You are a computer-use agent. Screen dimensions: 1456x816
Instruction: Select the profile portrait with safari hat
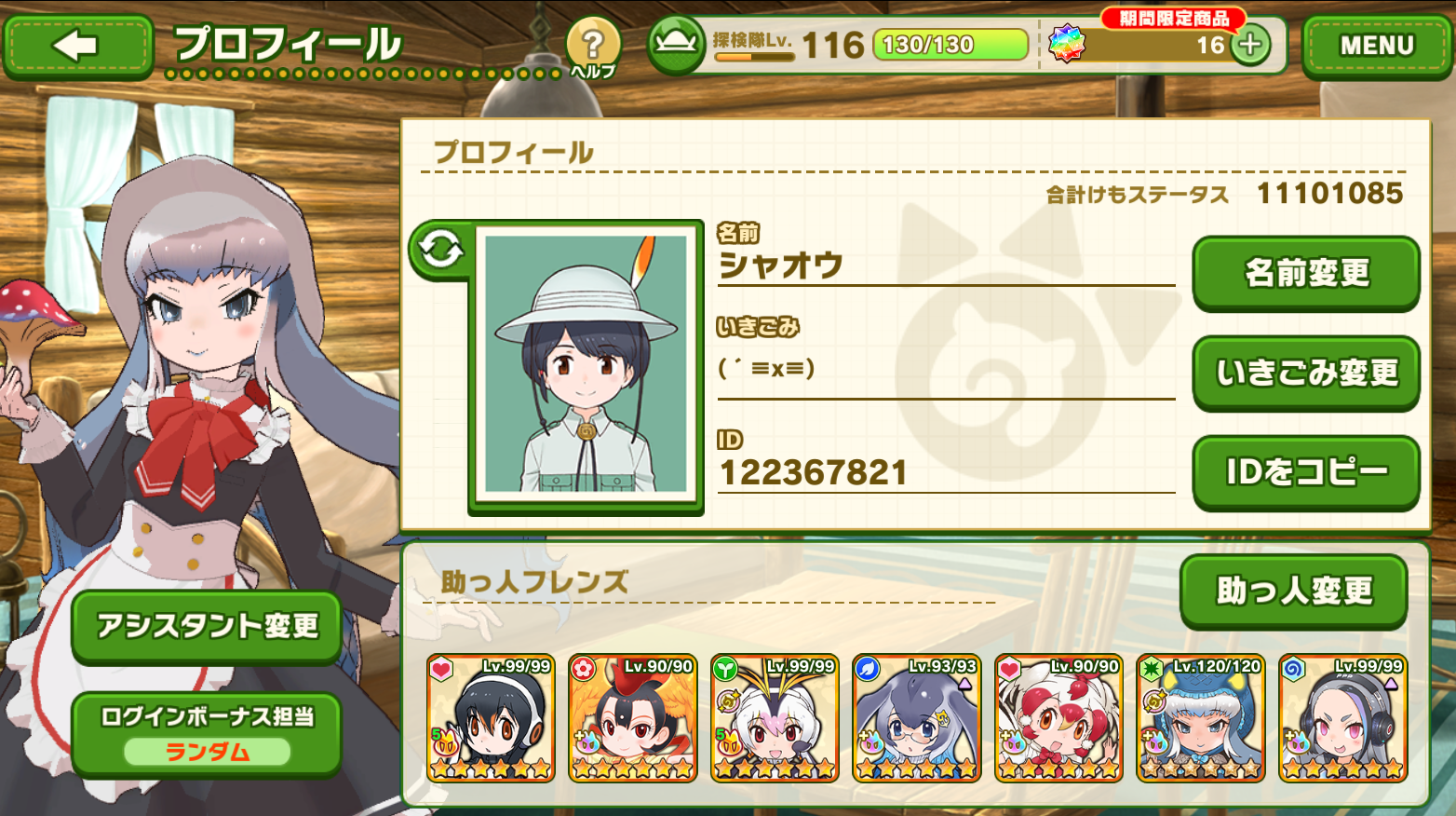tap(586, 363)
